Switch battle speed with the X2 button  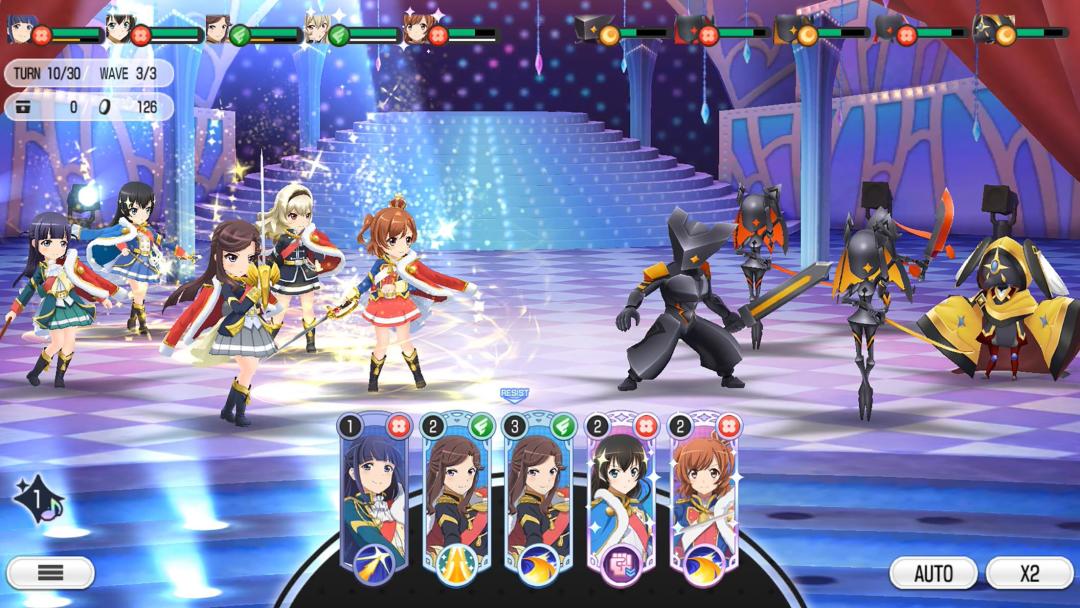tap(1029, 573)
